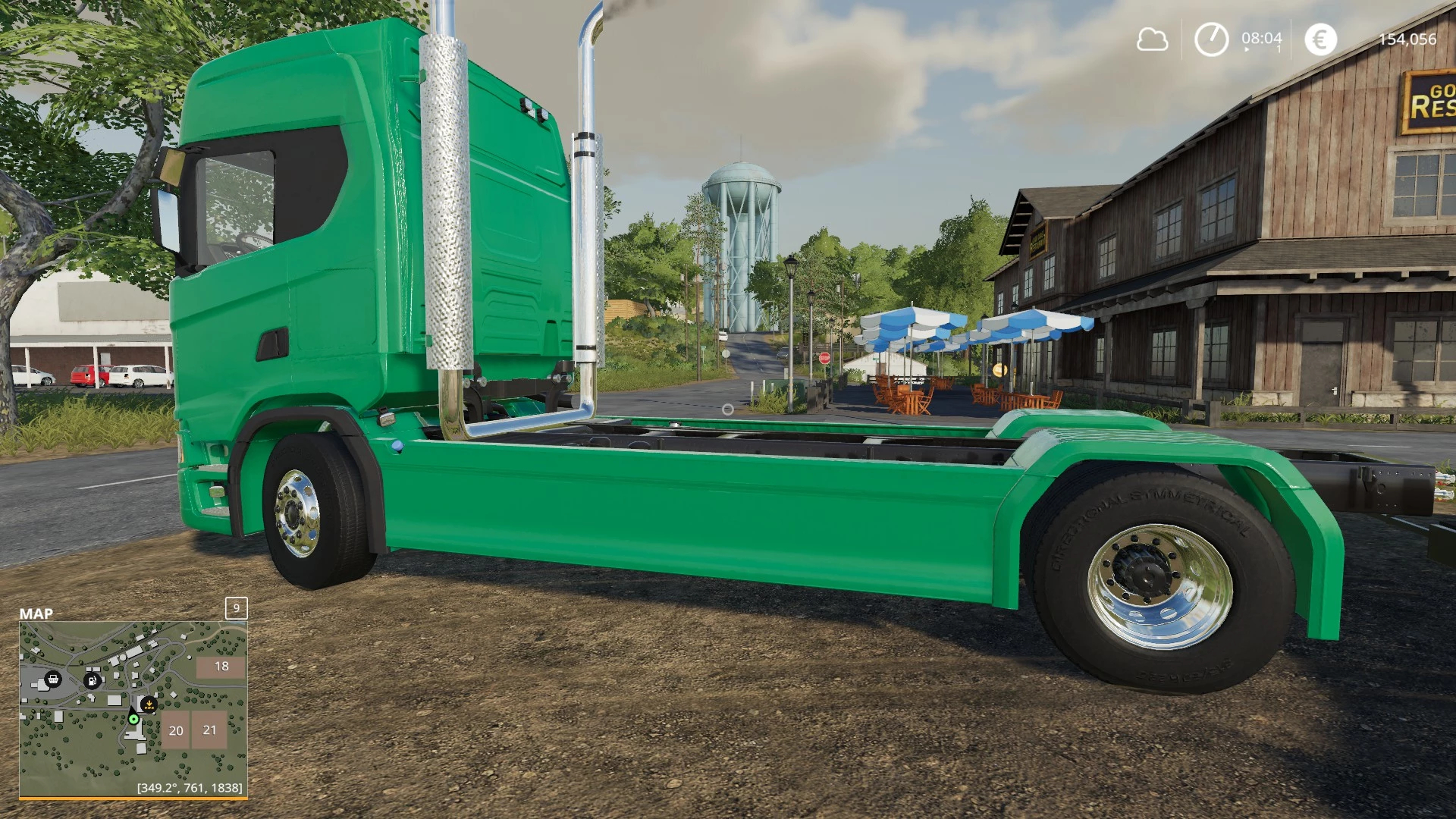Click the green player position marker
The height and width of the screenshot is (819, 1456).
[x=133, y=719]
